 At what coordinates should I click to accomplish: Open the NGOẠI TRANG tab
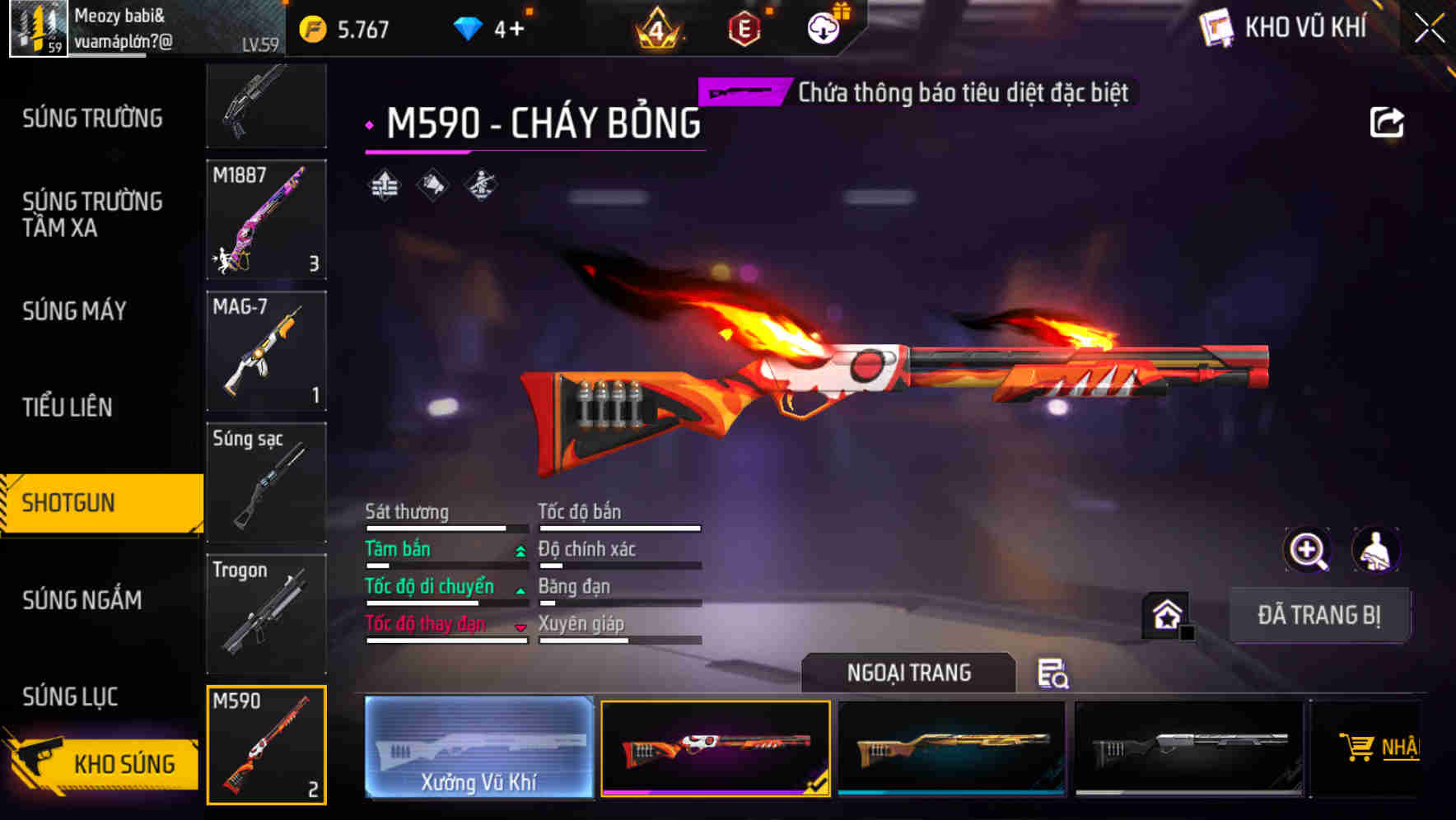(909, 672)
